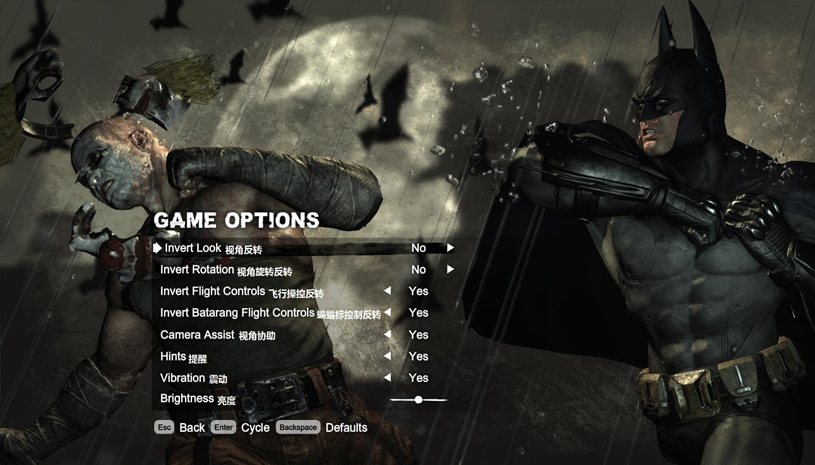Choose the Hints option label

pyautogui.click(x=183, y=357)
